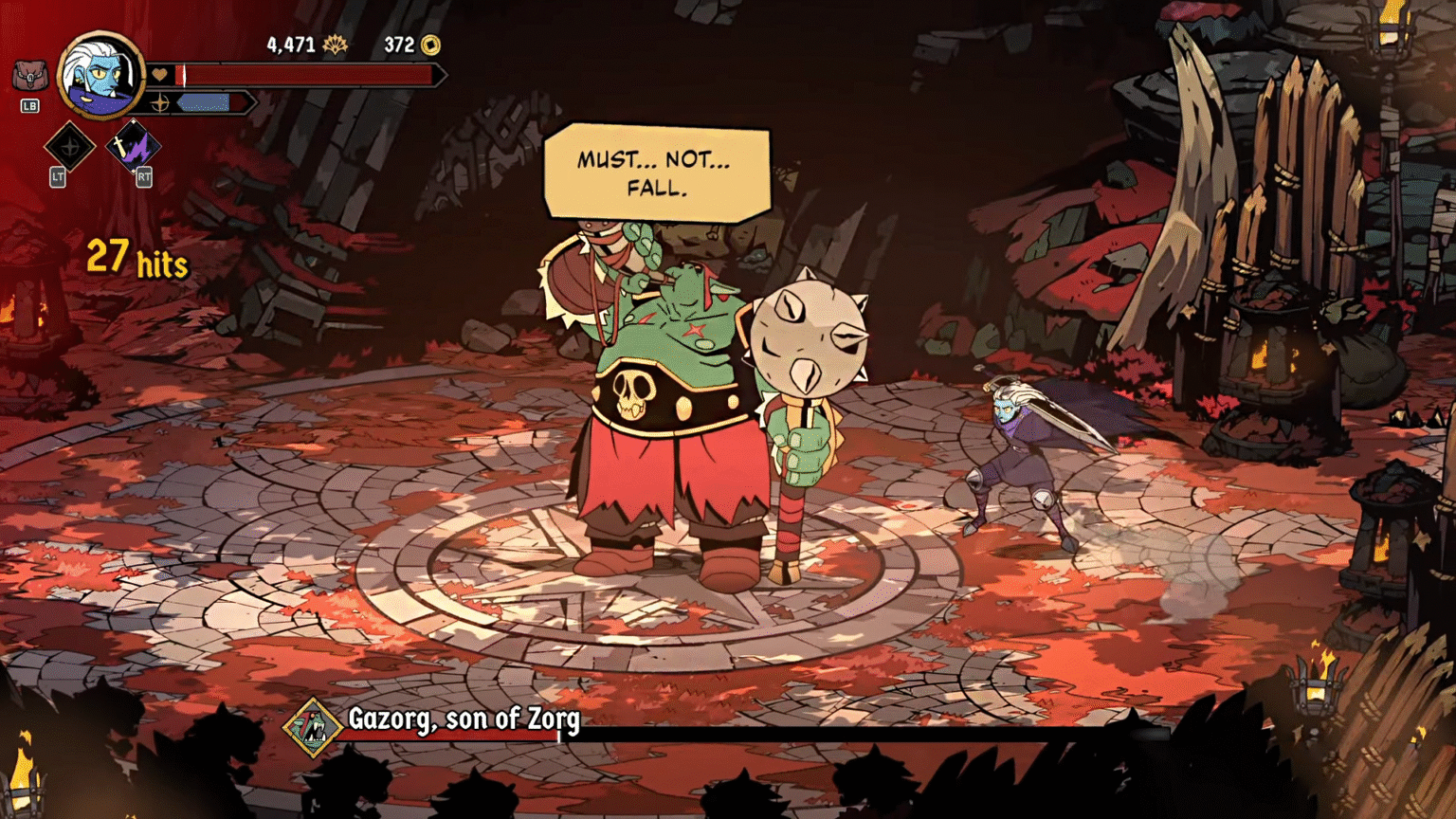Activate the purple sword slash ability
This screenshot has width=1456, height=819.
tap(133, 146)
